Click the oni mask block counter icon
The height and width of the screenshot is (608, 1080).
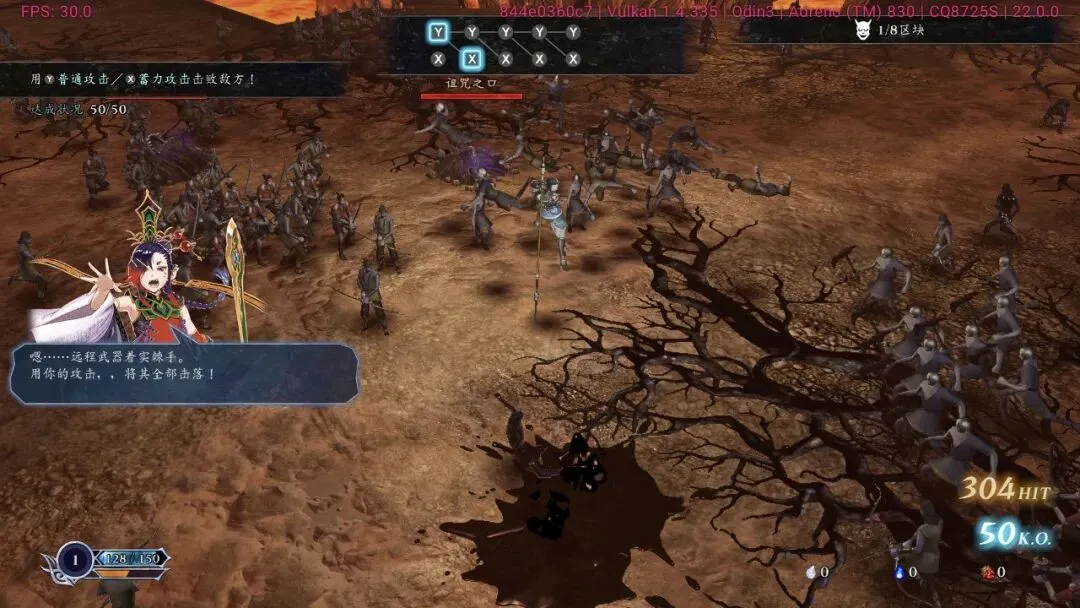863,31
